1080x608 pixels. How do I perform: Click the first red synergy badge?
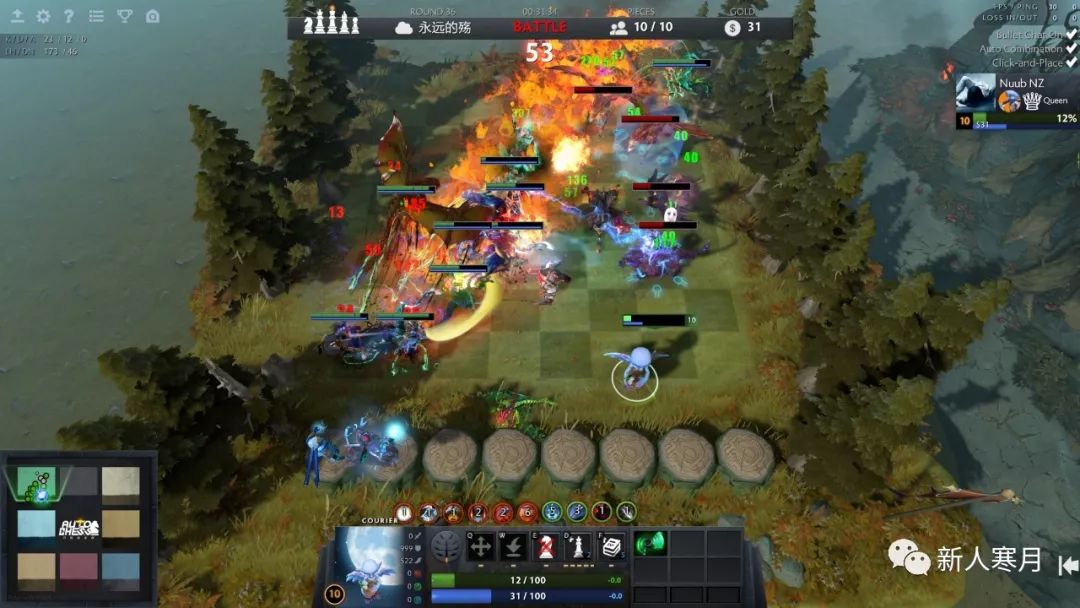coord(404,512)
